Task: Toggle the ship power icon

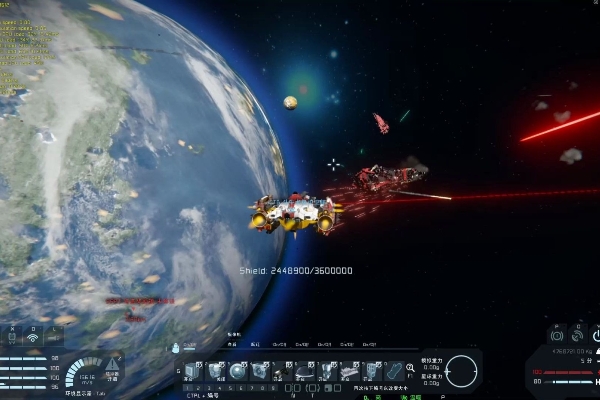Action: (595, 337)
